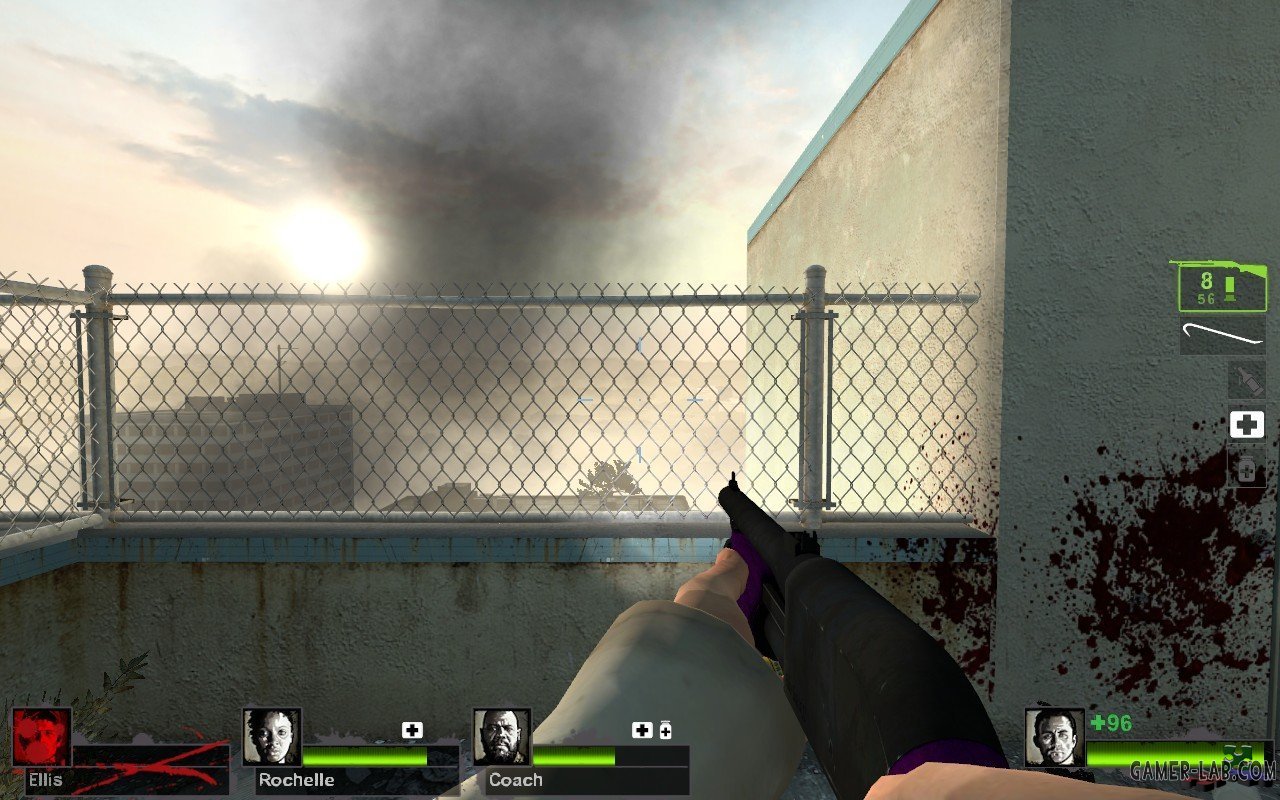Click the pill bottle icon above Coach's health
This screenshot has width=1280, height=800.
[665, 731]
